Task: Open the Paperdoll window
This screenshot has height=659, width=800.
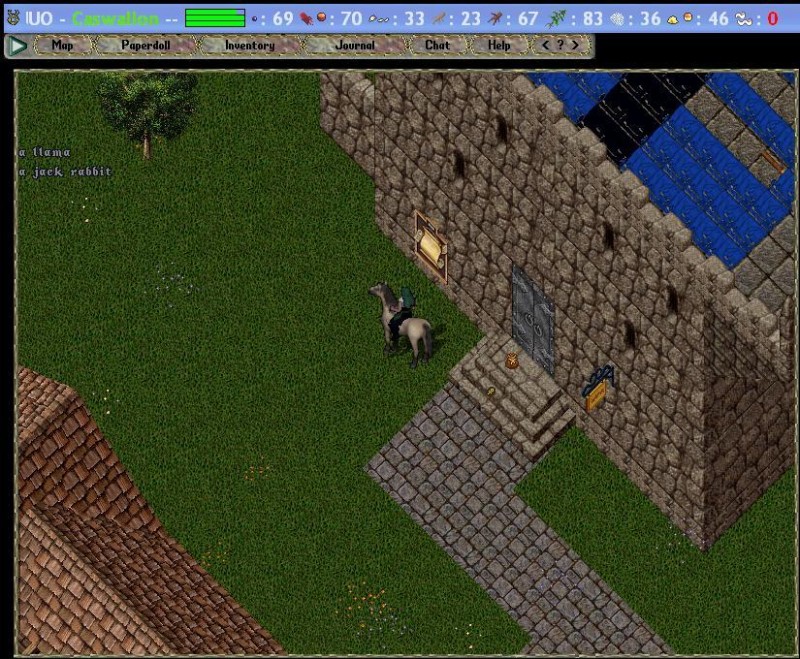Action: pyautogui.click(x=146, y=45)
